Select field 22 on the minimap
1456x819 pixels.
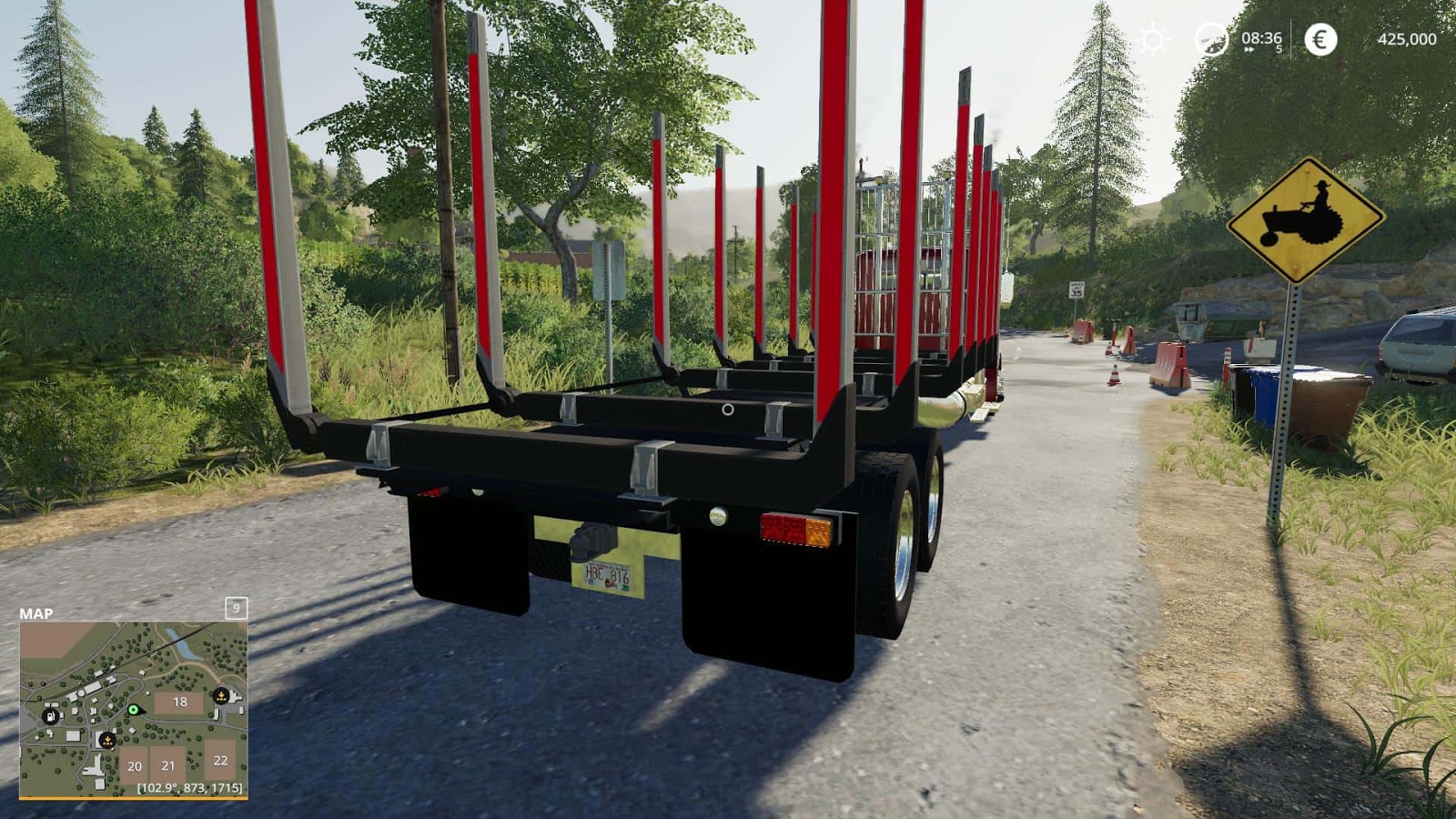[220, 761]
